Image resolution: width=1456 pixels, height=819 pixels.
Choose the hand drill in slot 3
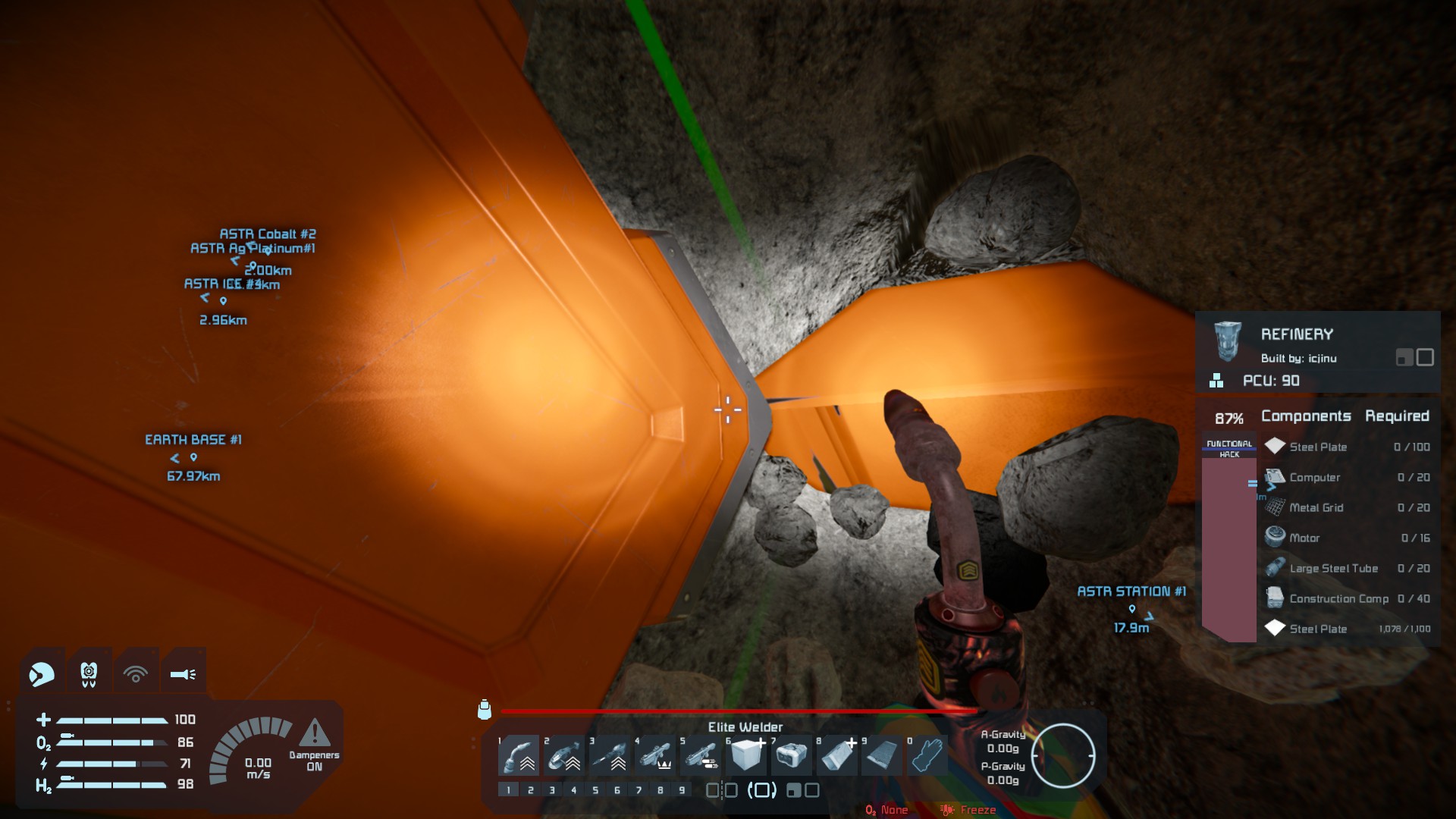pyautogui.click(x=610, y=755)
